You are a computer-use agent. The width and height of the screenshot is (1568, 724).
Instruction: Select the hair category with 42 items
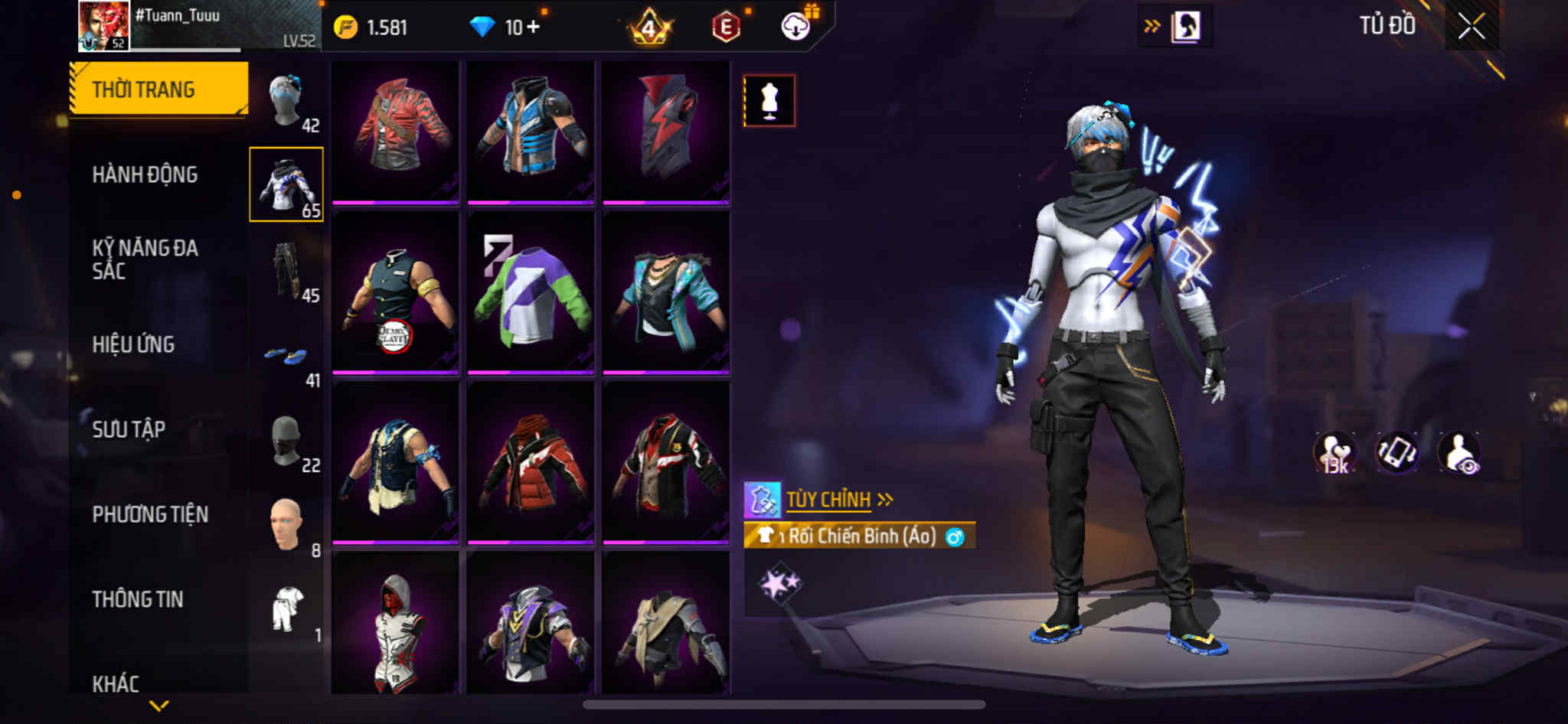pyautogui.click(x=287, y=102)
